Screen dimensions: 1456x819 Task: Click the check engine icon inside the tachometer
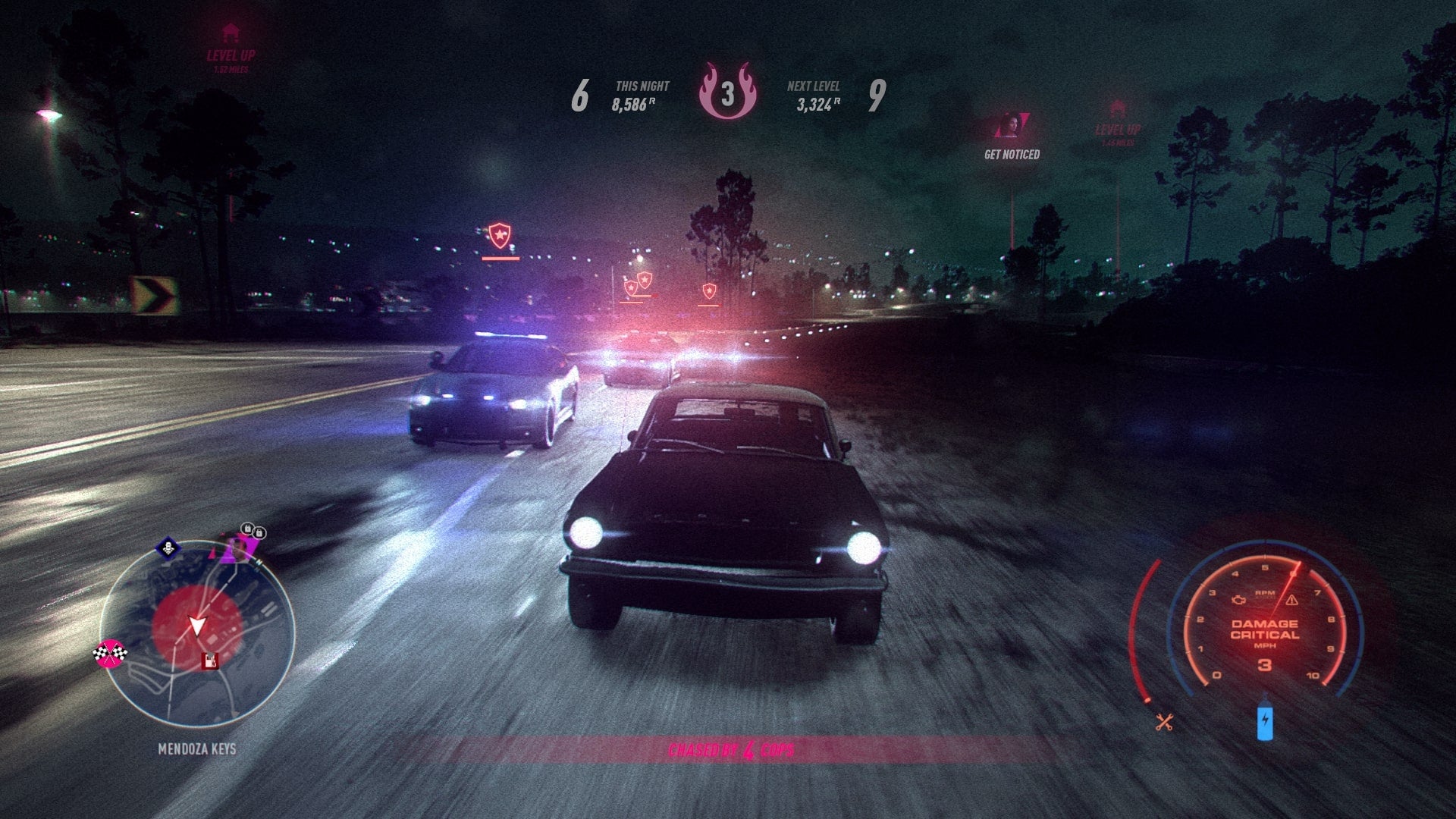point(1238,601)
